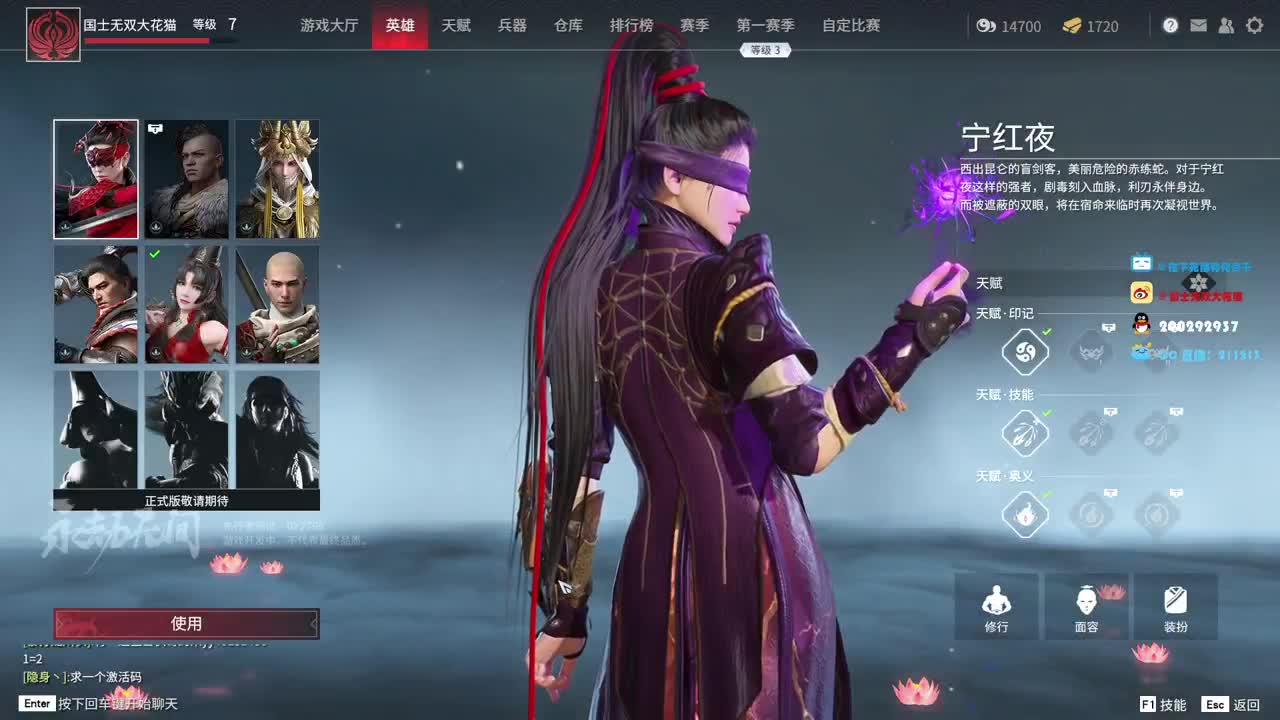Select the 修行 practice icon
Screen dimensions: 1280x720
pos(996,605)
